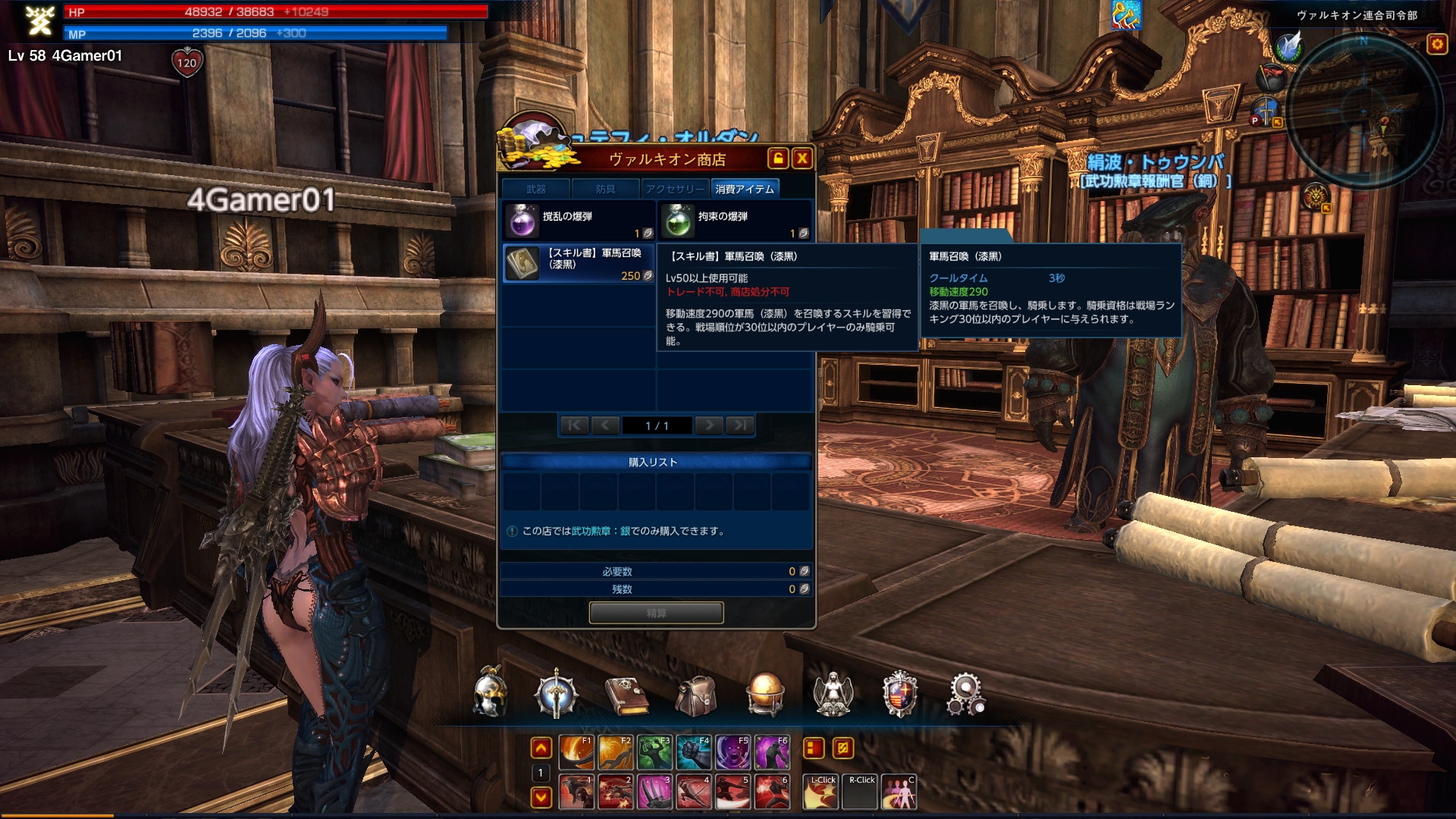Go to the next shop page
Screen dimensions: 1456x819
[x=709, y=425]
